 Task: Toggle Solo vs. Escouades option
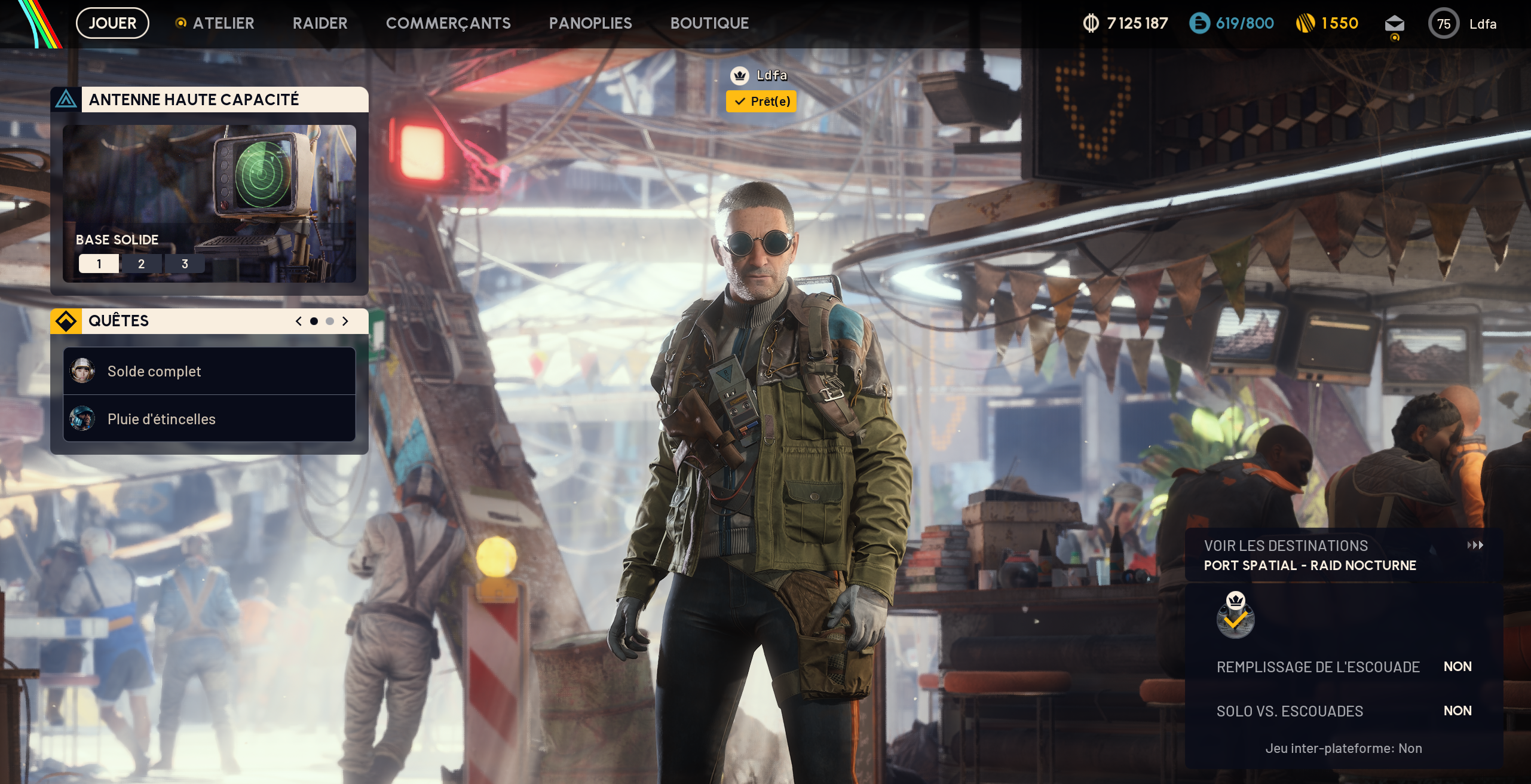tap(1343, 711)
